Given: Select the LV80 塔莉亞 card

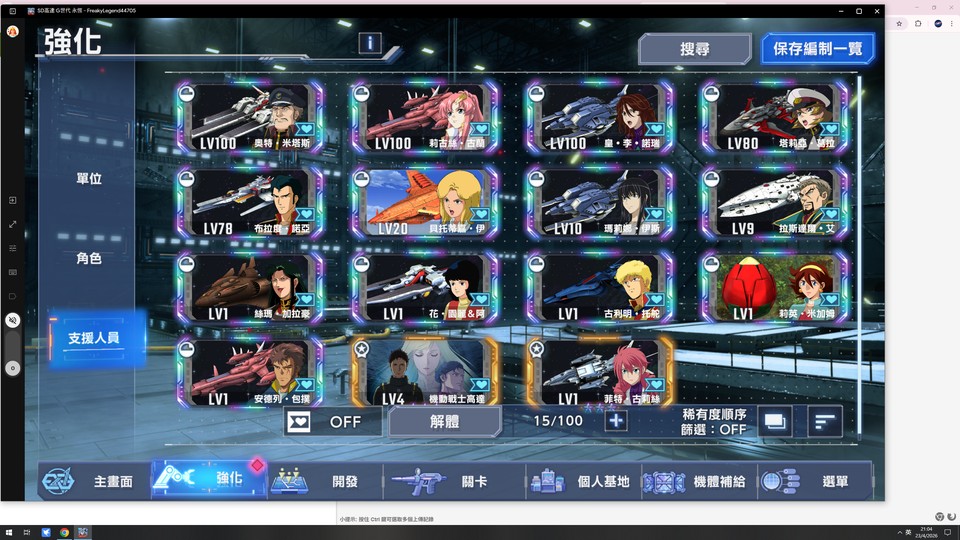Looking at the screenshot, I should (x=773, y=118).
